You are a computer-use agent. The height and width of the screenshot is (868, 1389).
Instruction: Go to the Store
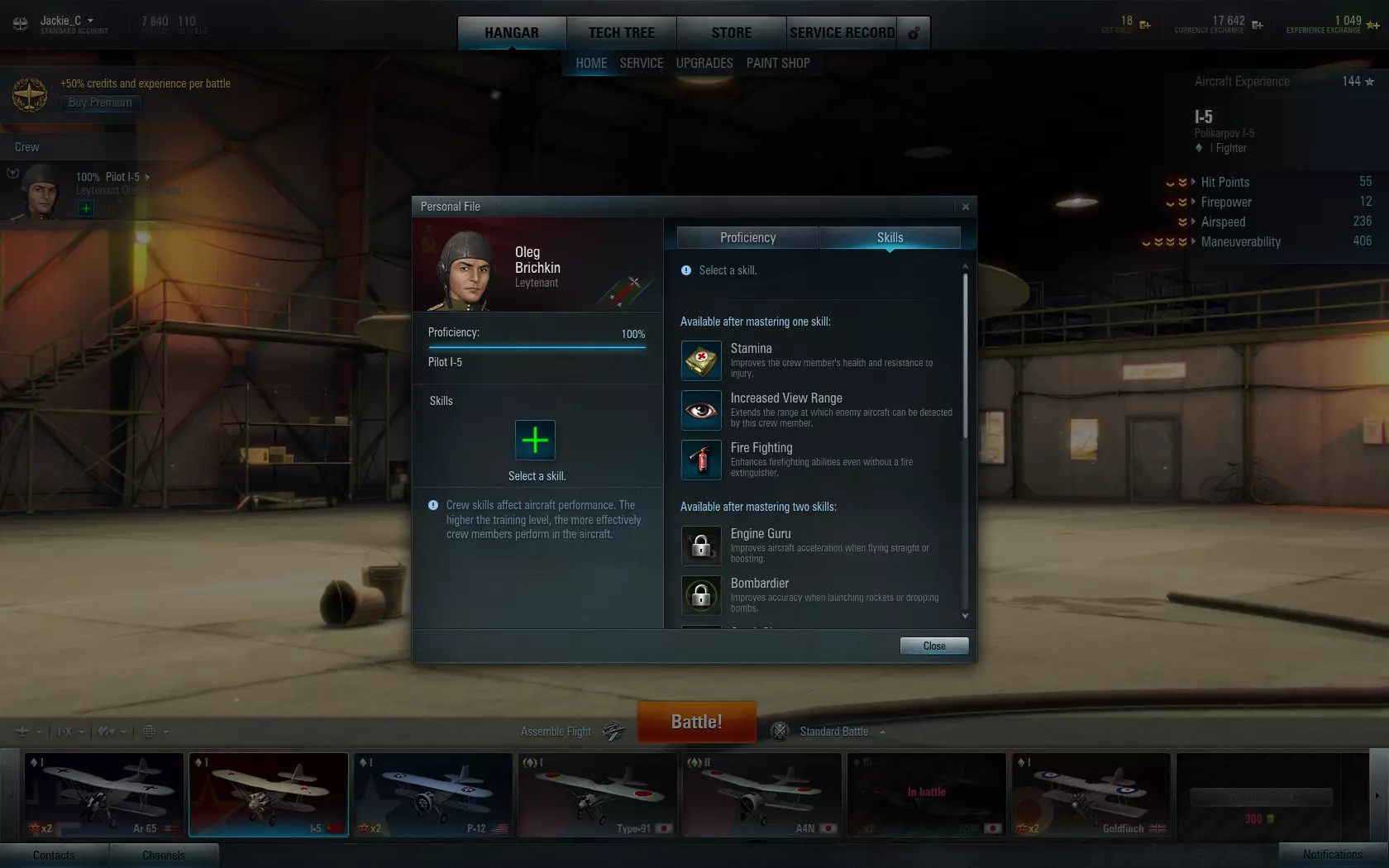731,33
